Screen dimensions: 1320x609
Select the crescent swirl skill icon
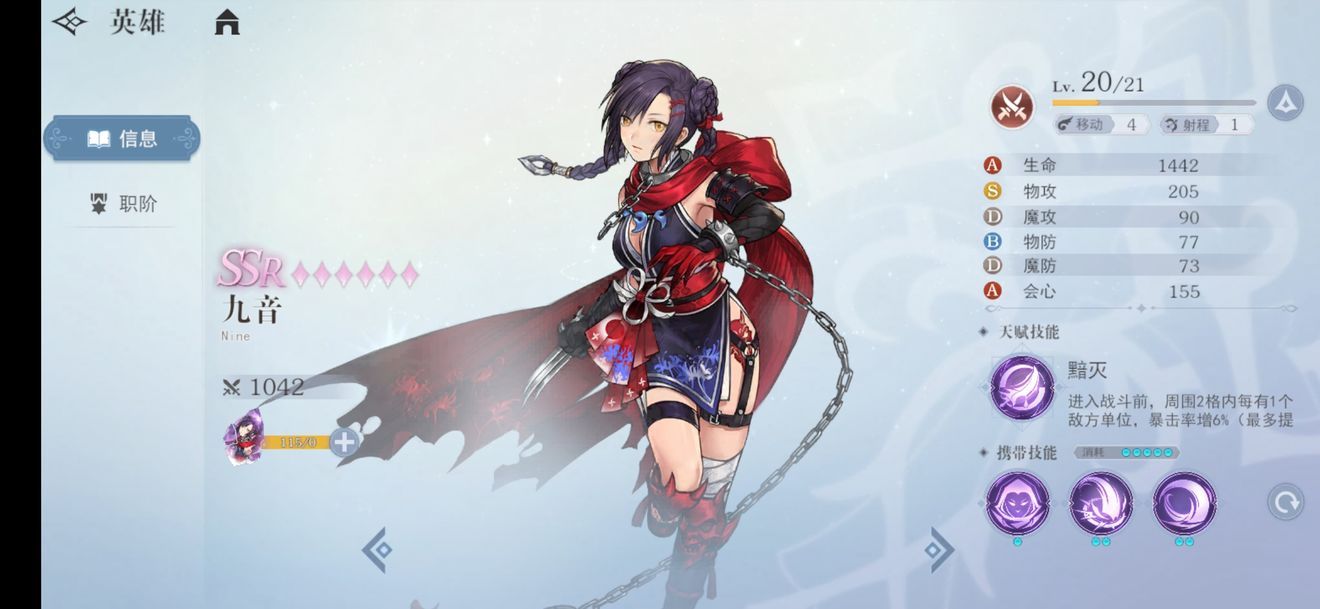coord(1184,503)
